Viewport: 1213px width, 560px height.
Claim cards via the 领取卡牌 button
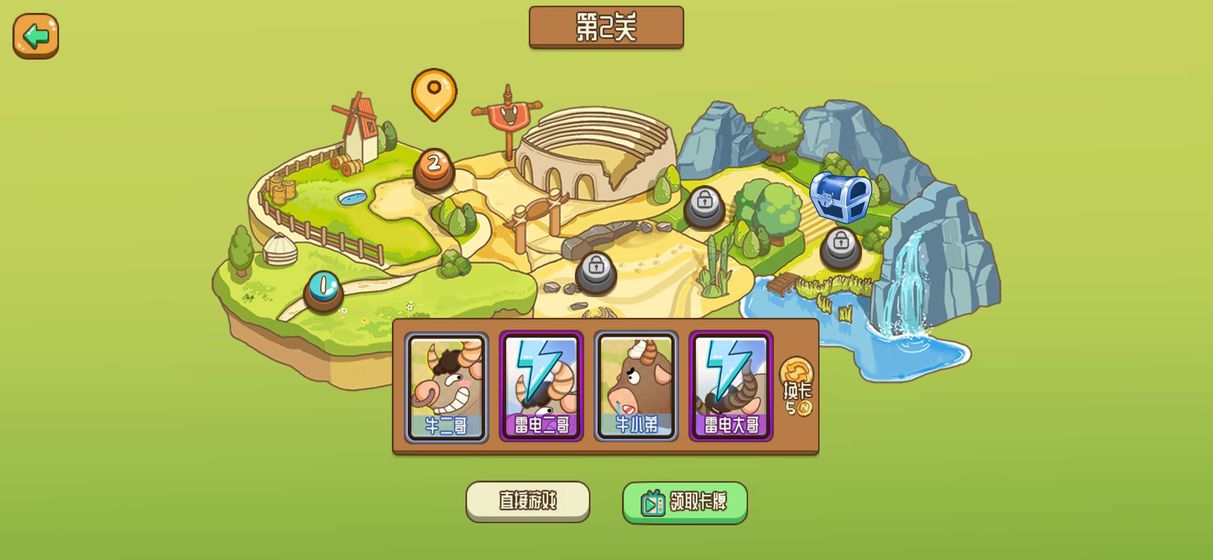point(685,502)
